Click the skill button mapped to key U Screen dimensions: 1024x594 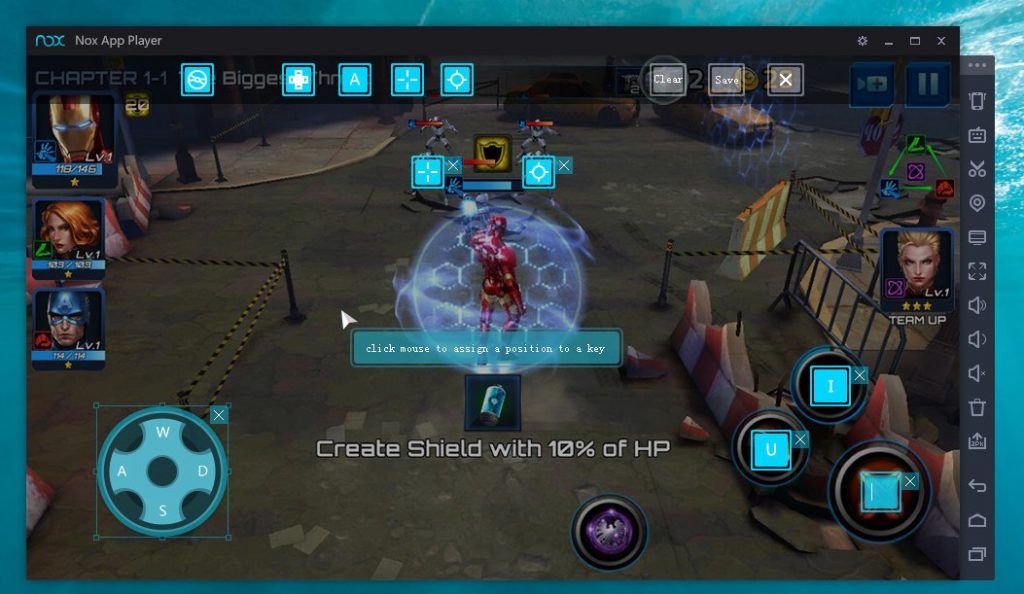click(771, 450)
